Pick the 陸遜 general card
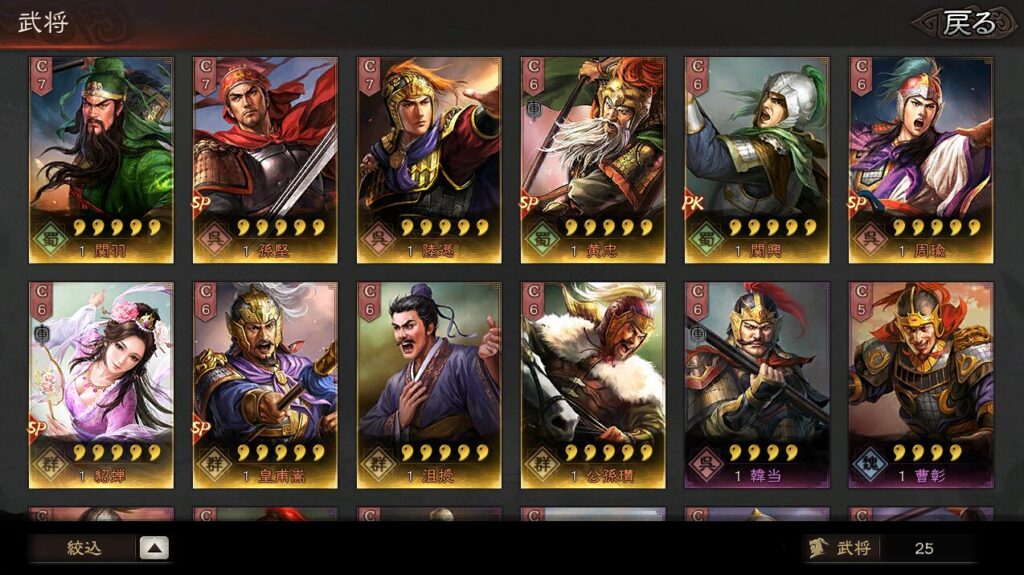This screenshot has height=575, width=1024. pos(429,160)
